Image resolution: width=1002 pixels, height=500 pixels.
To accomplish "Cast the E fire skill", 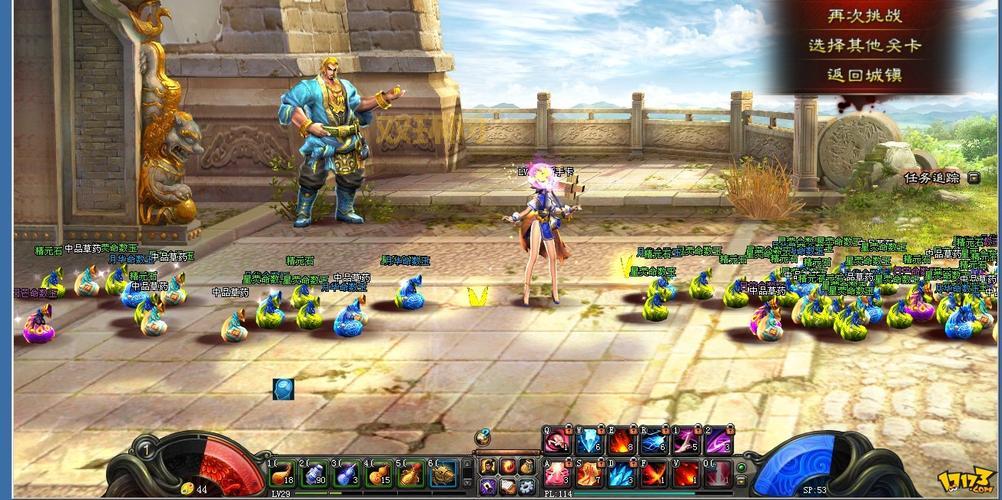I will (621, 440).
